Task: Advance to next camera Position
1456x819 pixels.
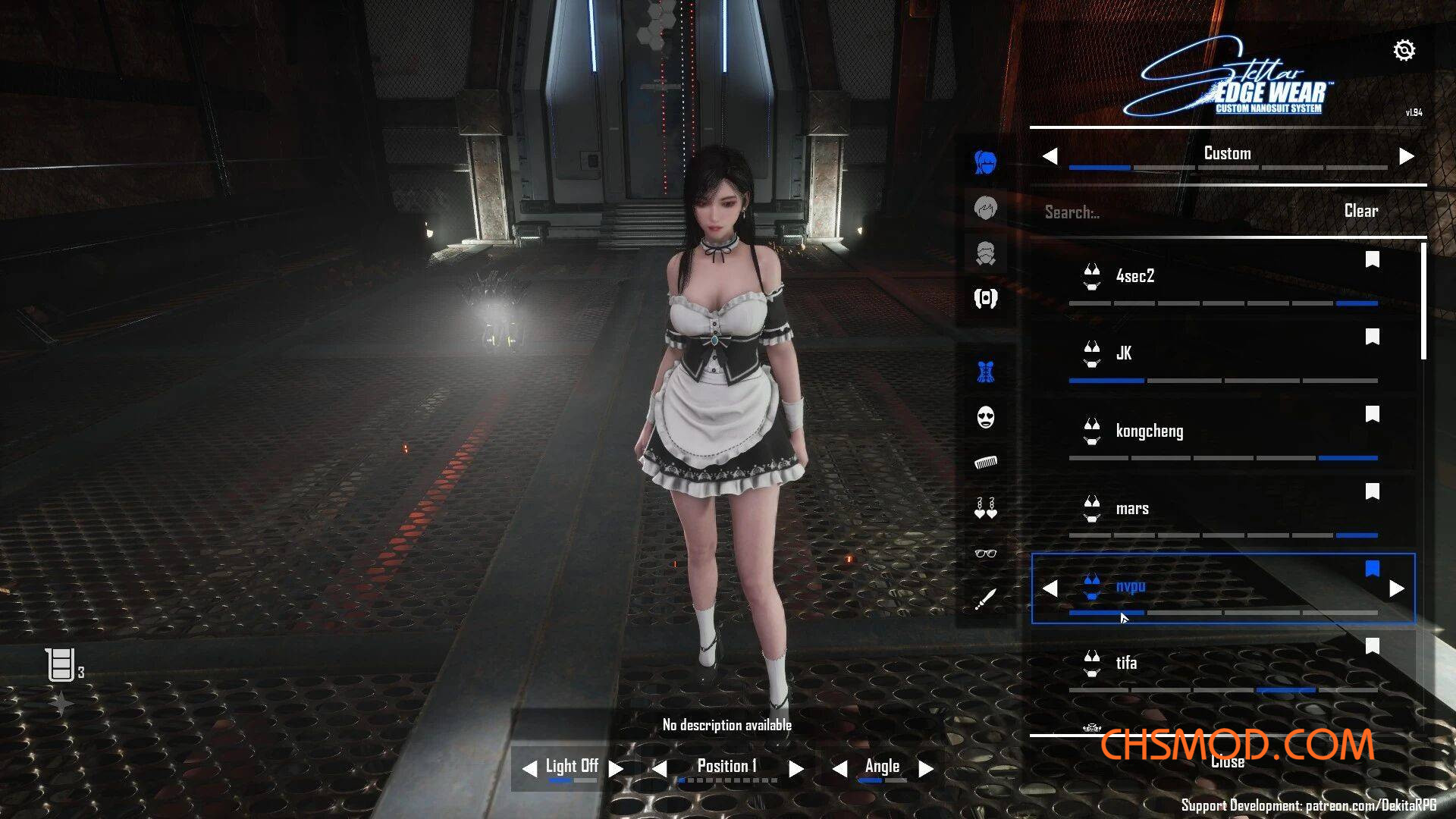Action: tap(795, 769)
